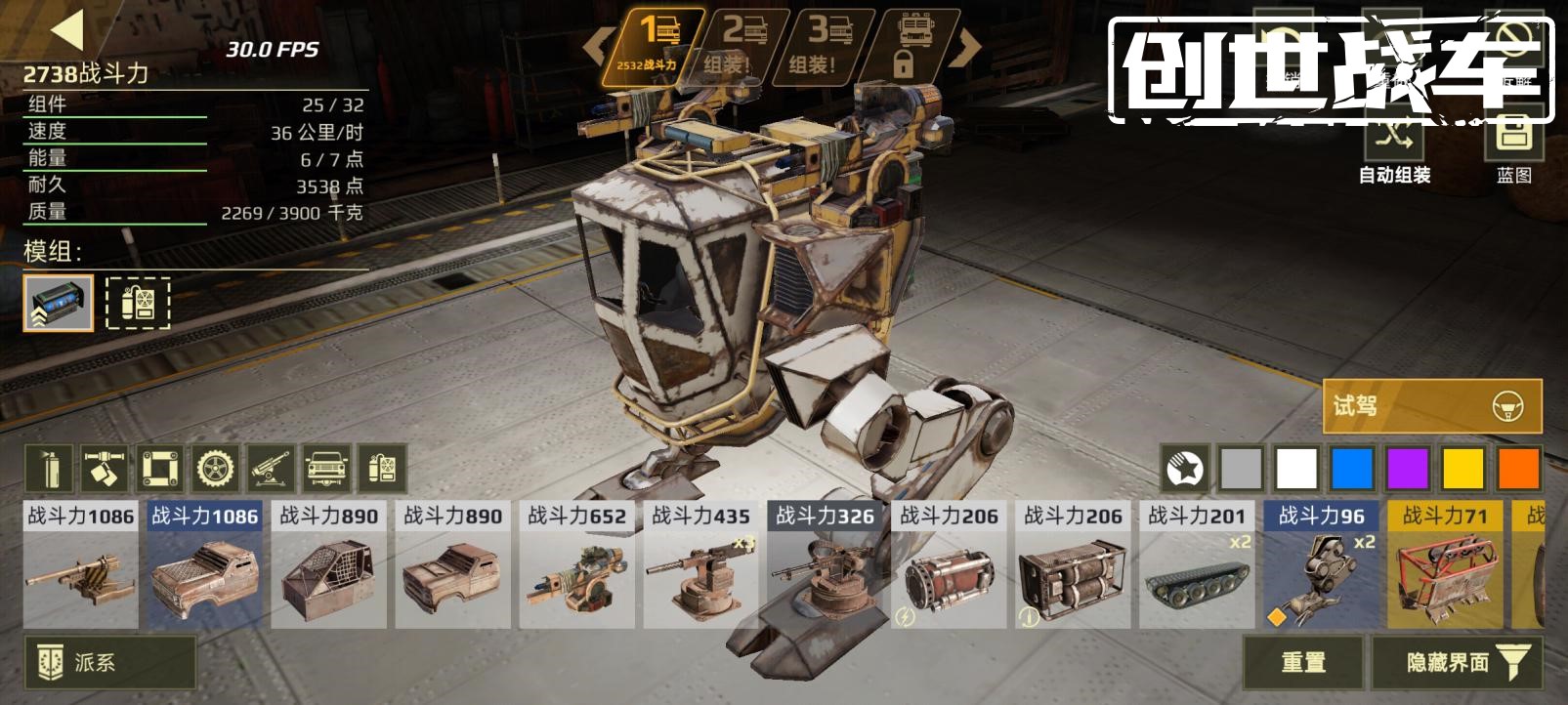Start a test drive with 试驾
The image size is (1568, 705).
pos(1431,405)
